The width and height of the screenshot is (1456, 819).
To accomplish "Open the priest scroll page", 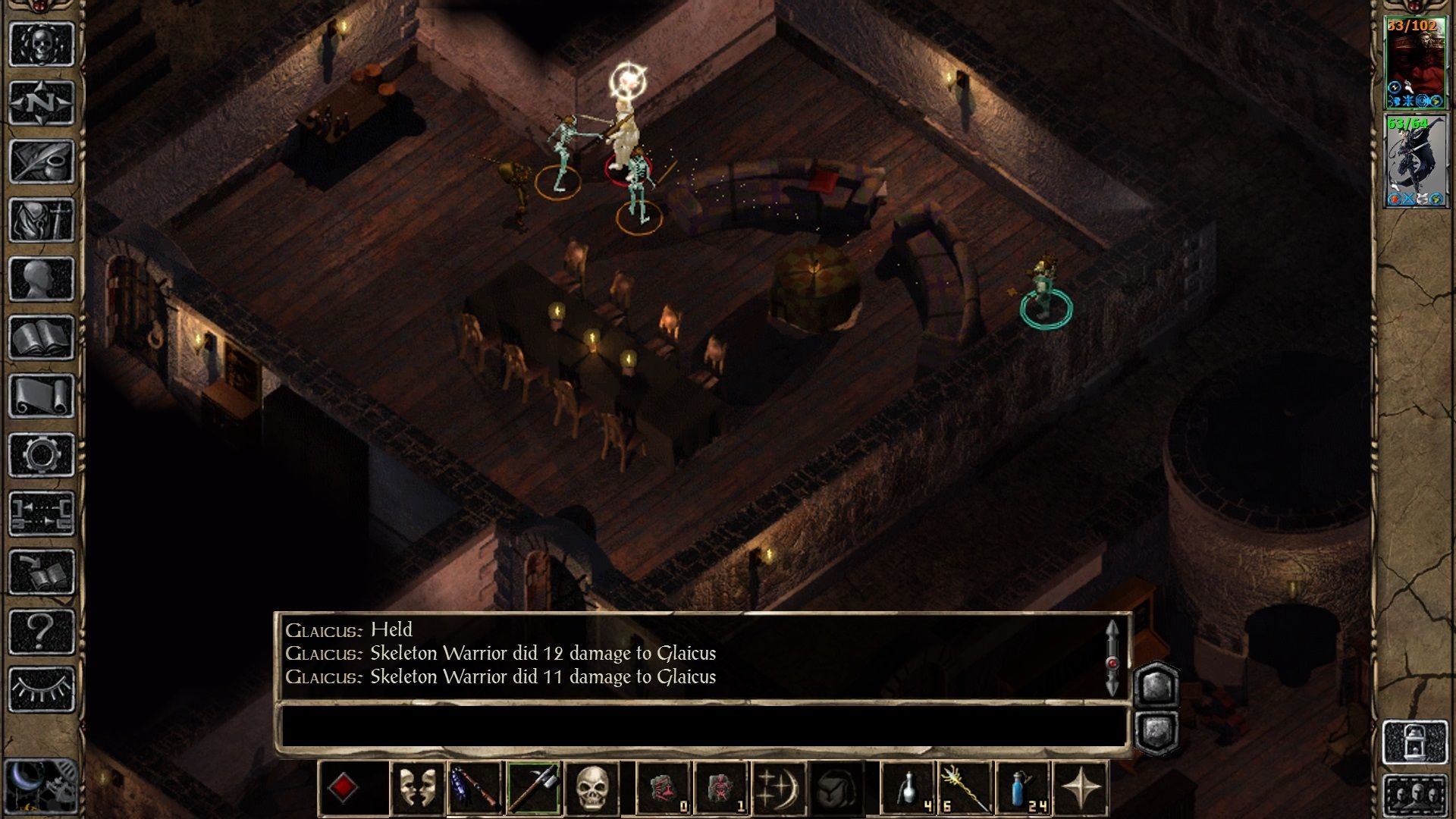I will tap(42, 396).
